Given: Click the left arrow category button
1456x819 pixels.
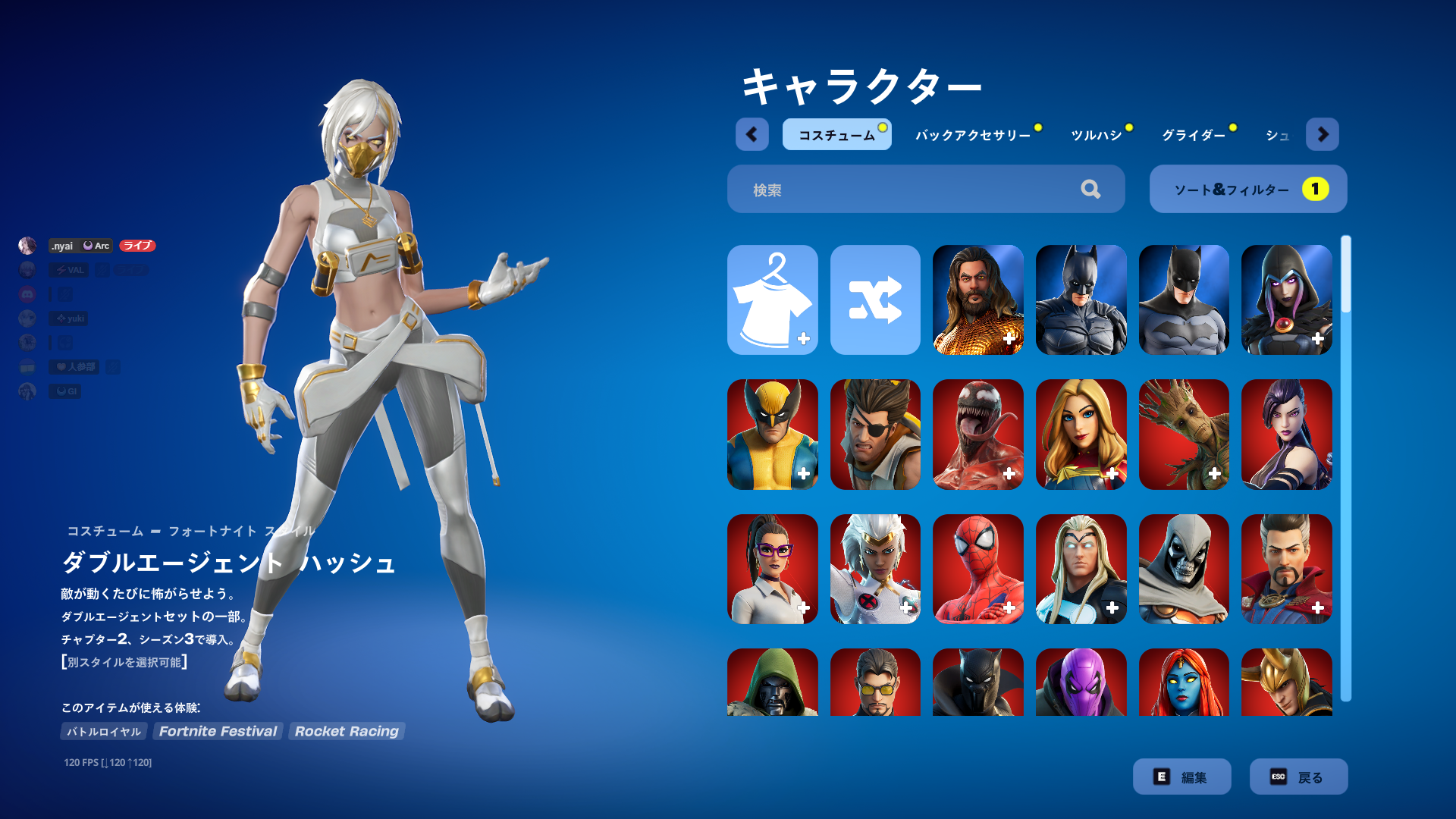Looking at the screenshot, I should [752, 134].
